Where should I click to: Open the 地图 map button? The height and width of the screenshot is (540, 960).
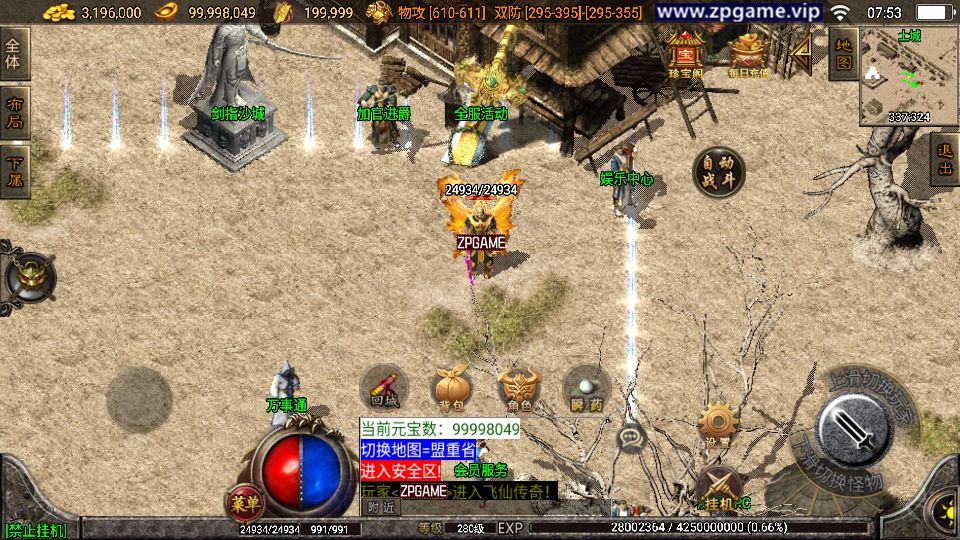[843, 54]
